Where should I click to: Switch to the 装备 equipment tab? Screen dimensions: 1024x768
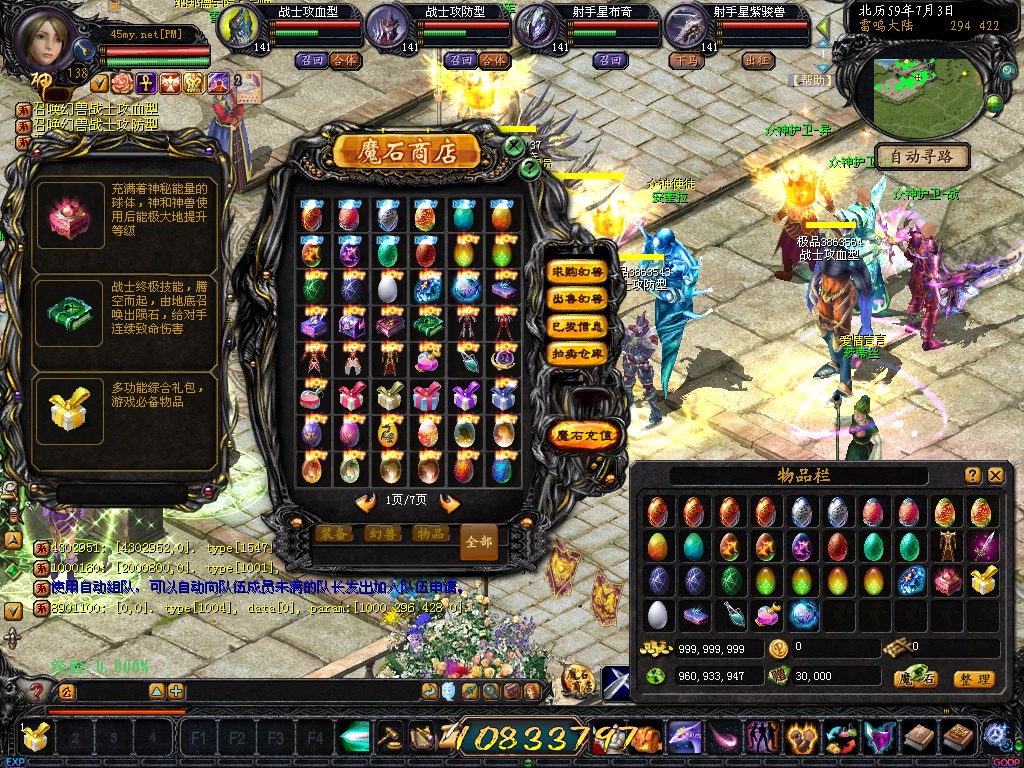coord(334,534)
